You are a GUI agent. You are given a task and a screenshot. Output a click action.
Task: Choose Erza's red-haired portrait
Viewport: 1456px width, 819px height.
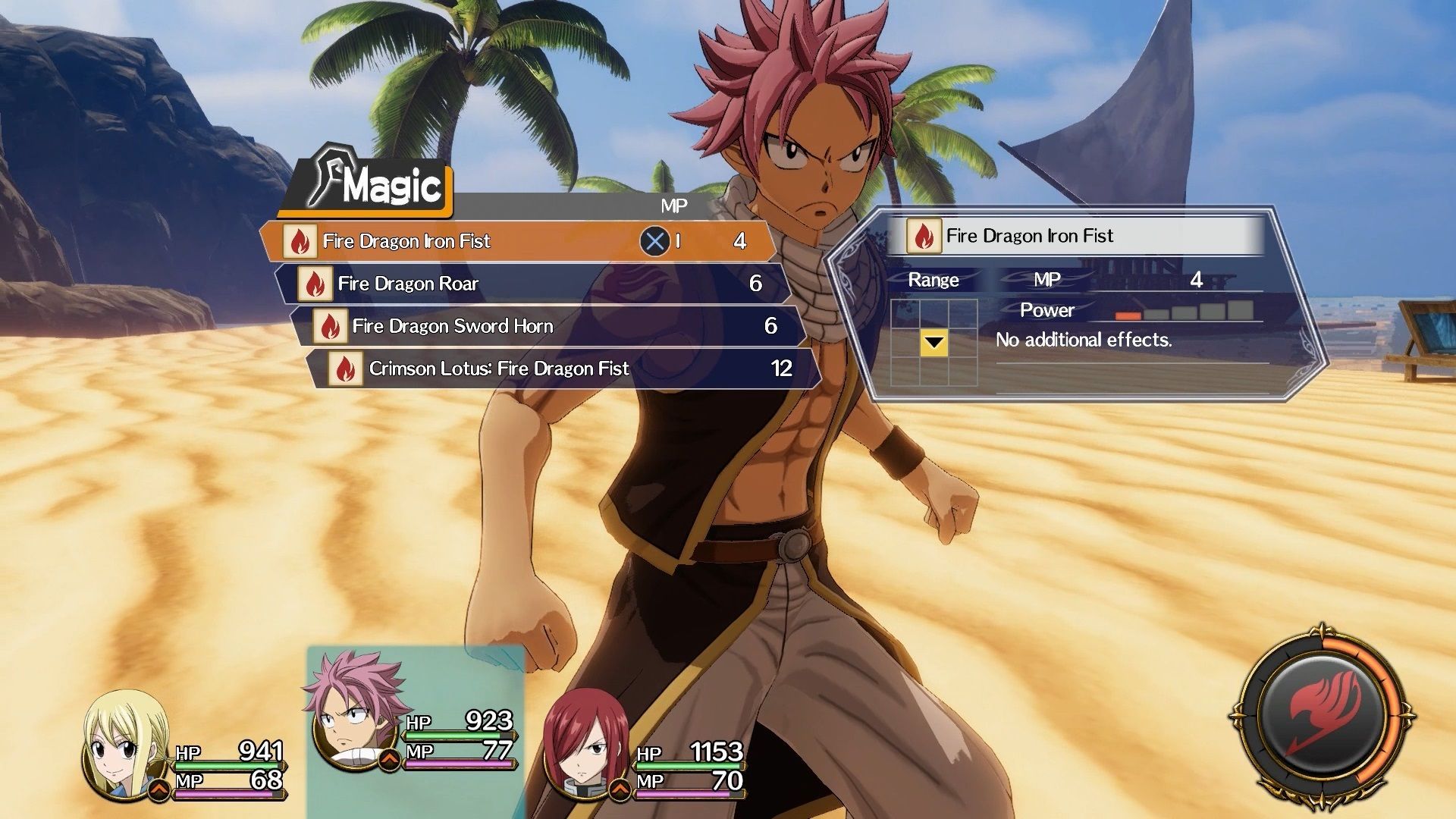[585, 747]
